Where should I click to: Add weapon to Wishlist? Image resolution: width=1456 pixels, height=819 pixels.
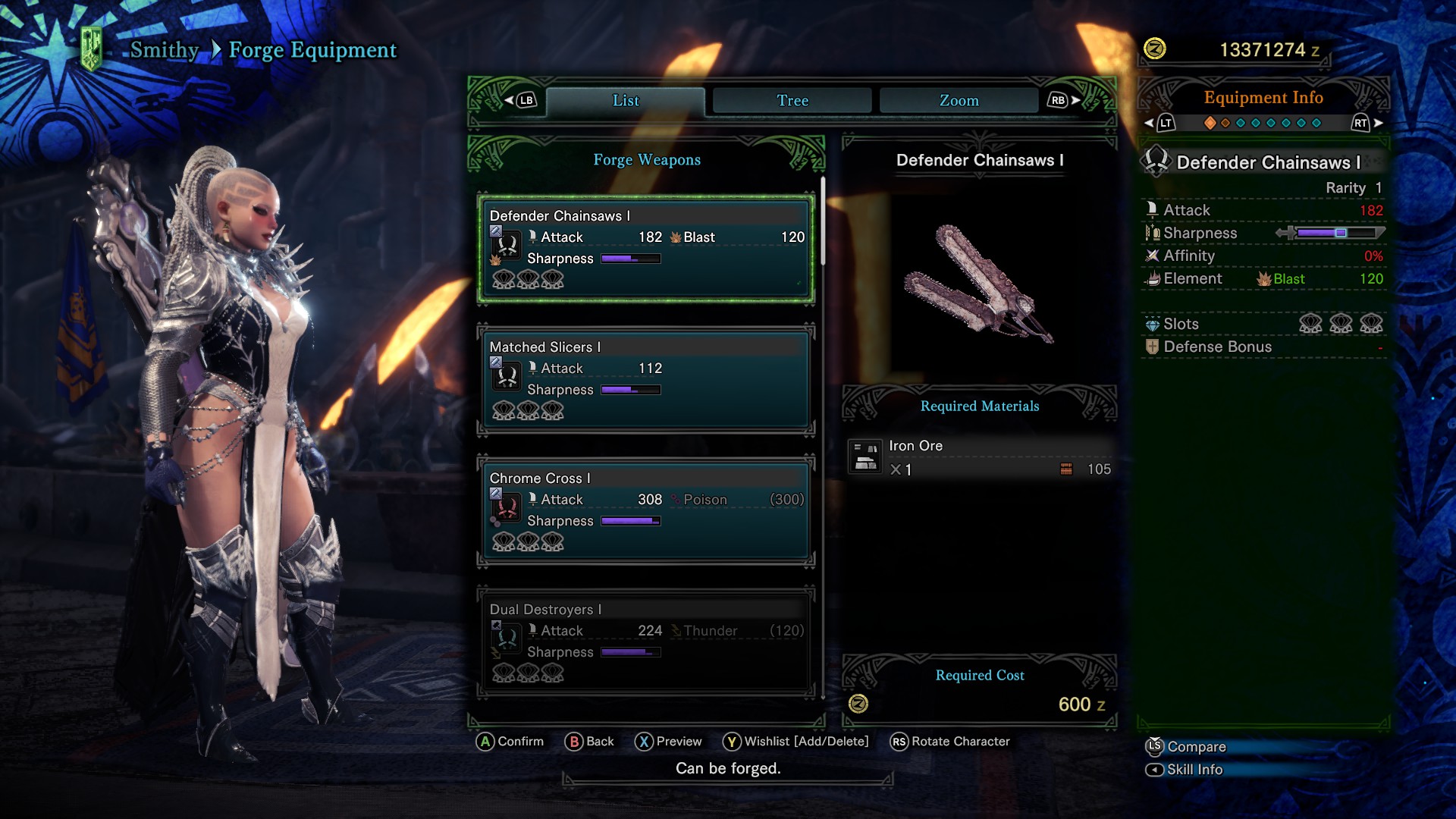[795, 742]
